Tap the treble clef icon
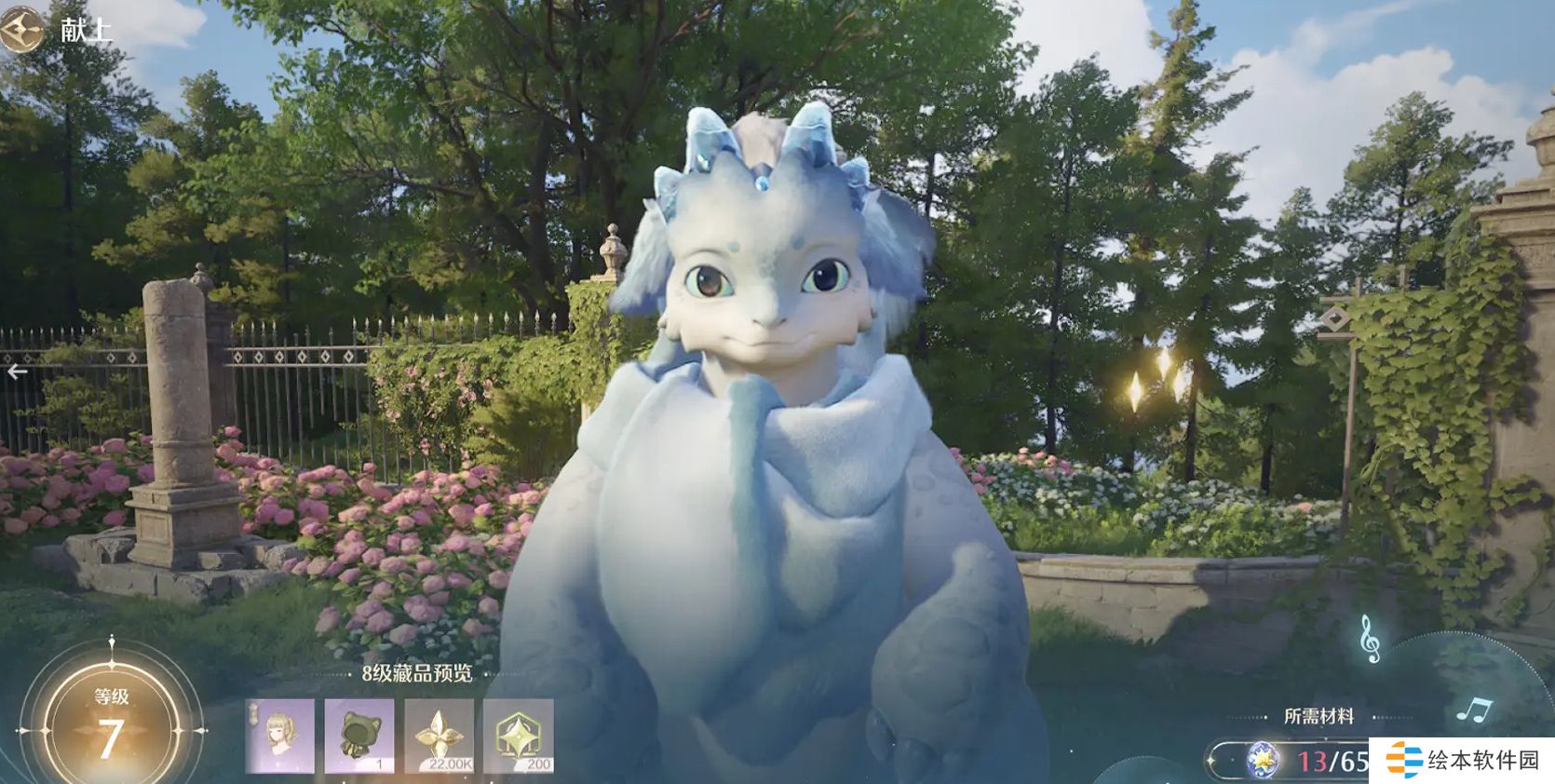Image resolution: width=1555 pixels, height=784 pixels. 1369,638
